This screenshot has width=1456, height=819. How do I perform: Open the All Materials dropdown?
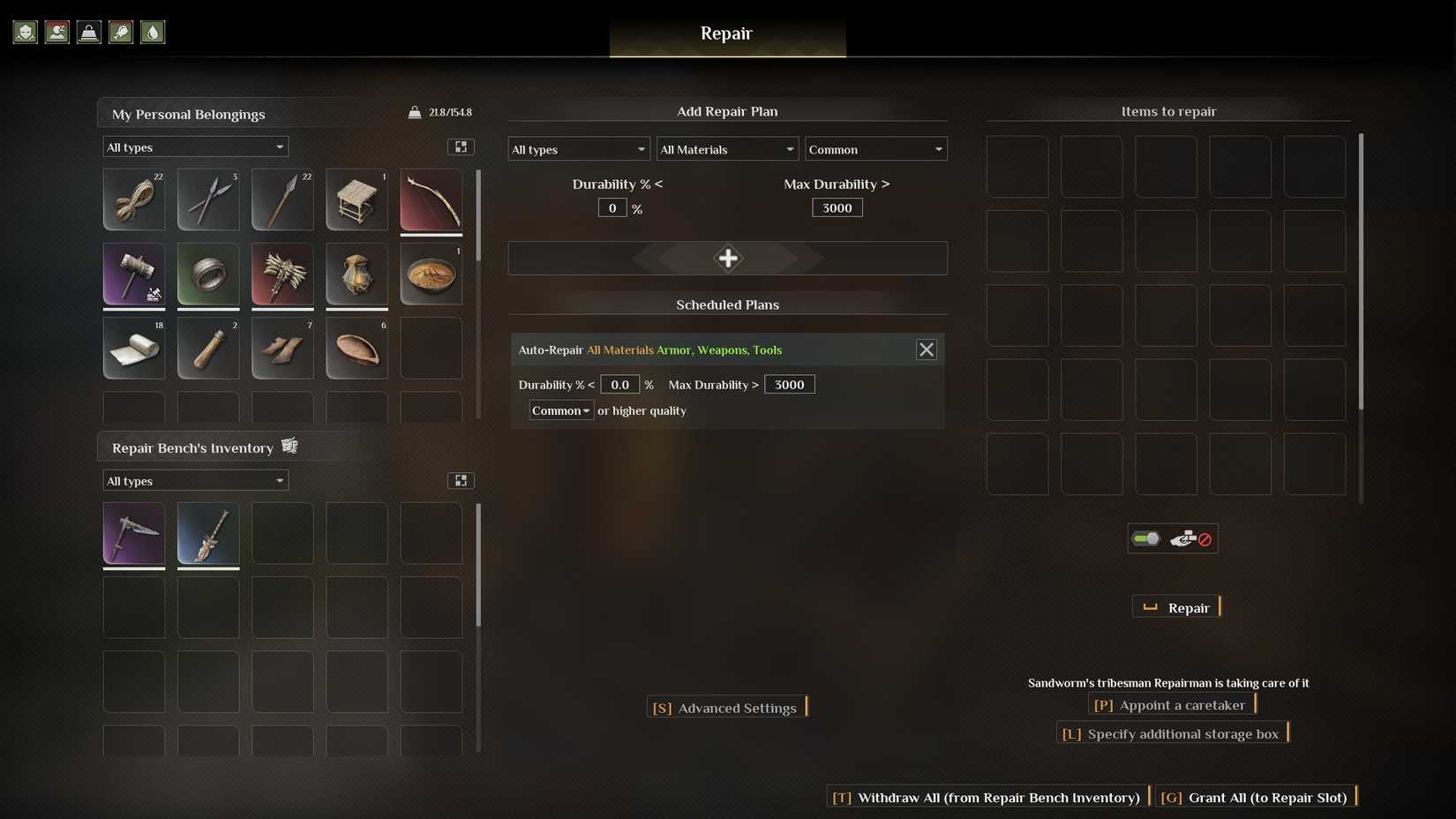(x=726, y=149)
